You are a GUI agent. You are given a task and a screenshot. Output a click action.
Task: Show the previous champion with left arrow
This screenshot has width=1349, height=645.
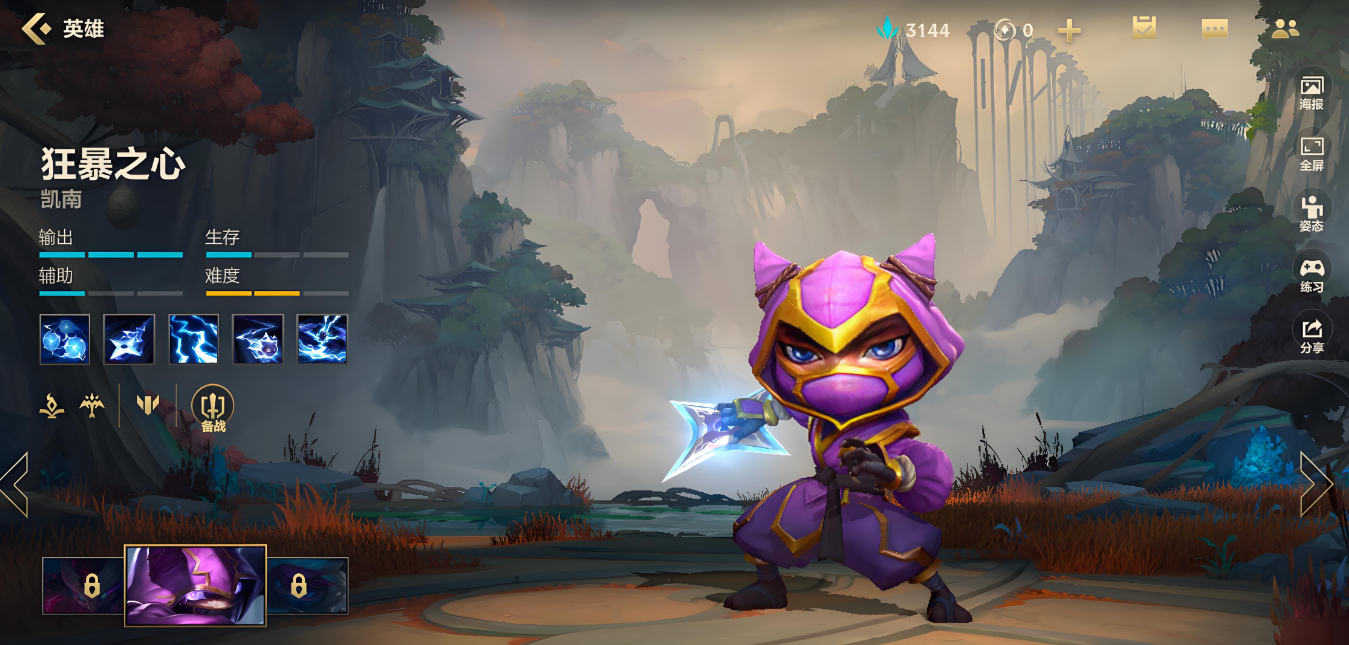click(15, 484)
